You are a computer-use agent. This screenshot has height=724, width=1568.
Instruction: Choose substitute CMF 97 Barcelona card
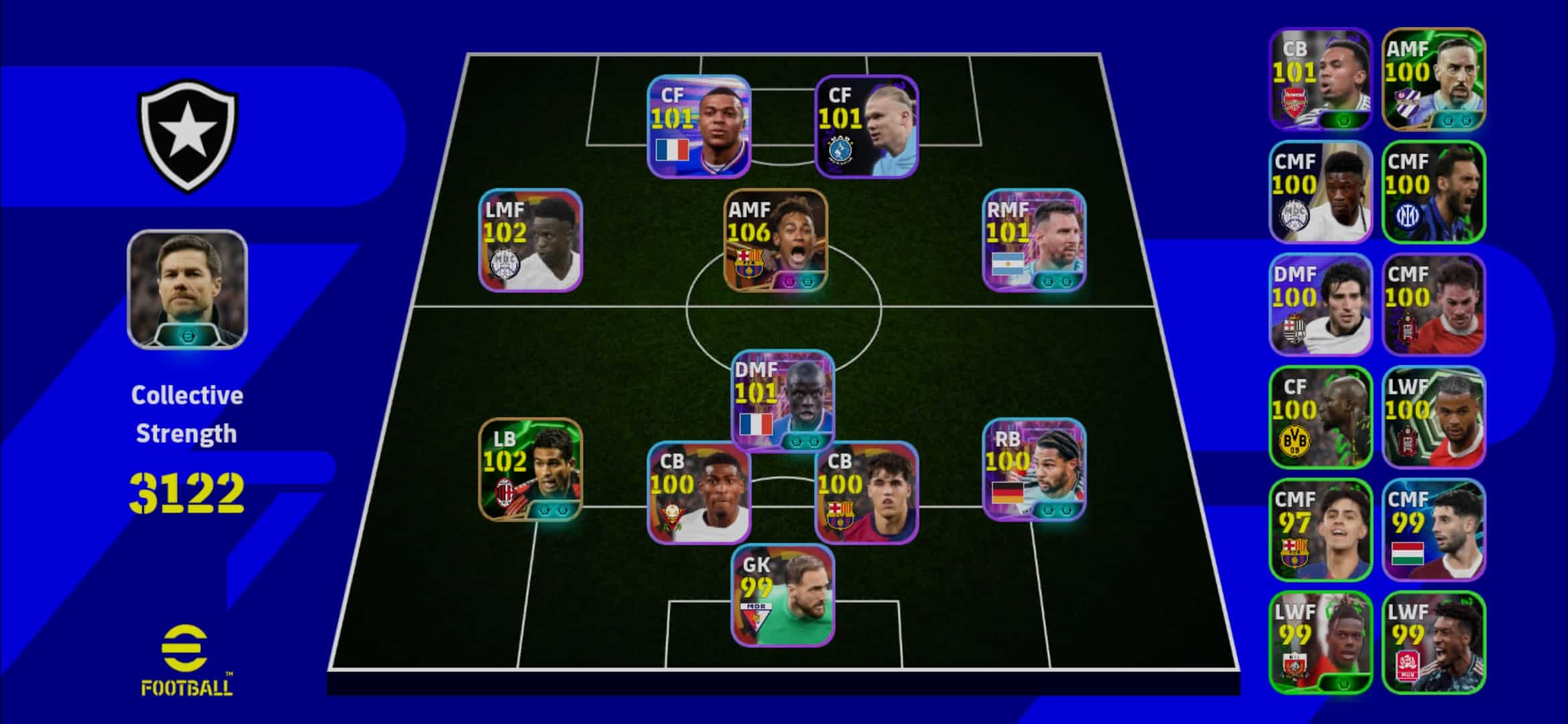1320,530
